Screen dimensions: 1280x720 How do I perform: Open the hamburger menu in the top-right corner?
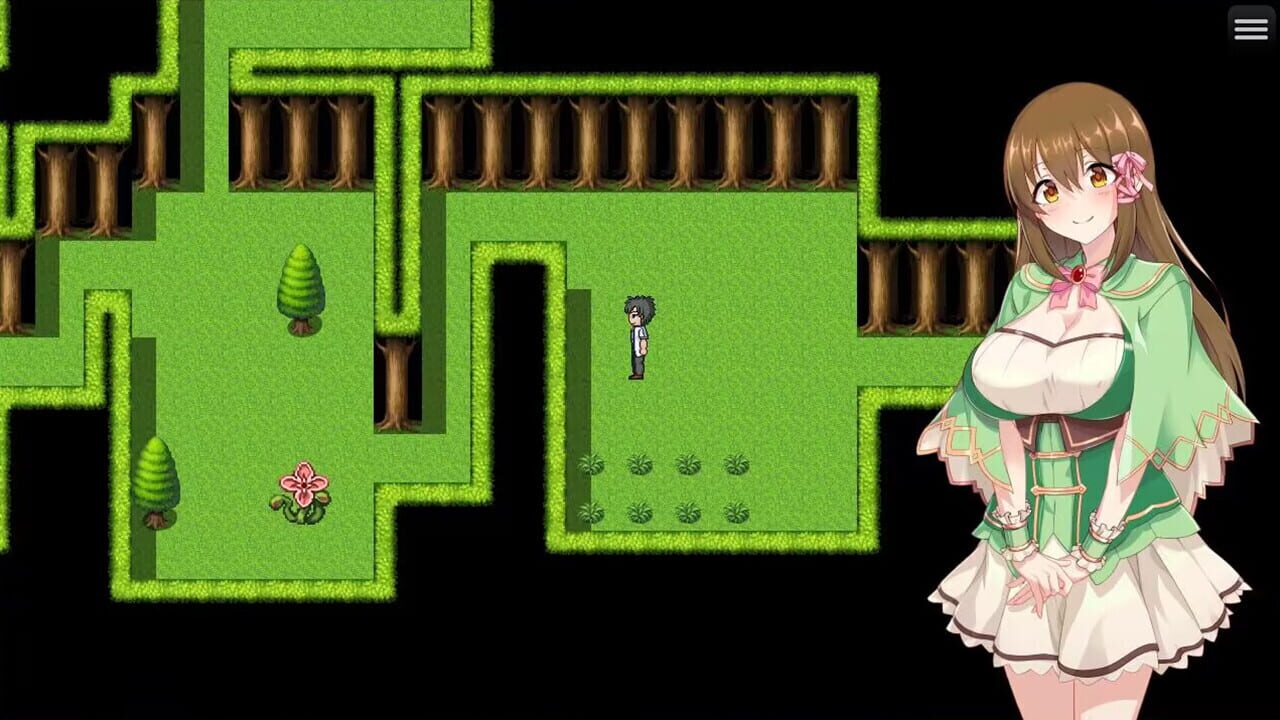(x=1251, y=27)
